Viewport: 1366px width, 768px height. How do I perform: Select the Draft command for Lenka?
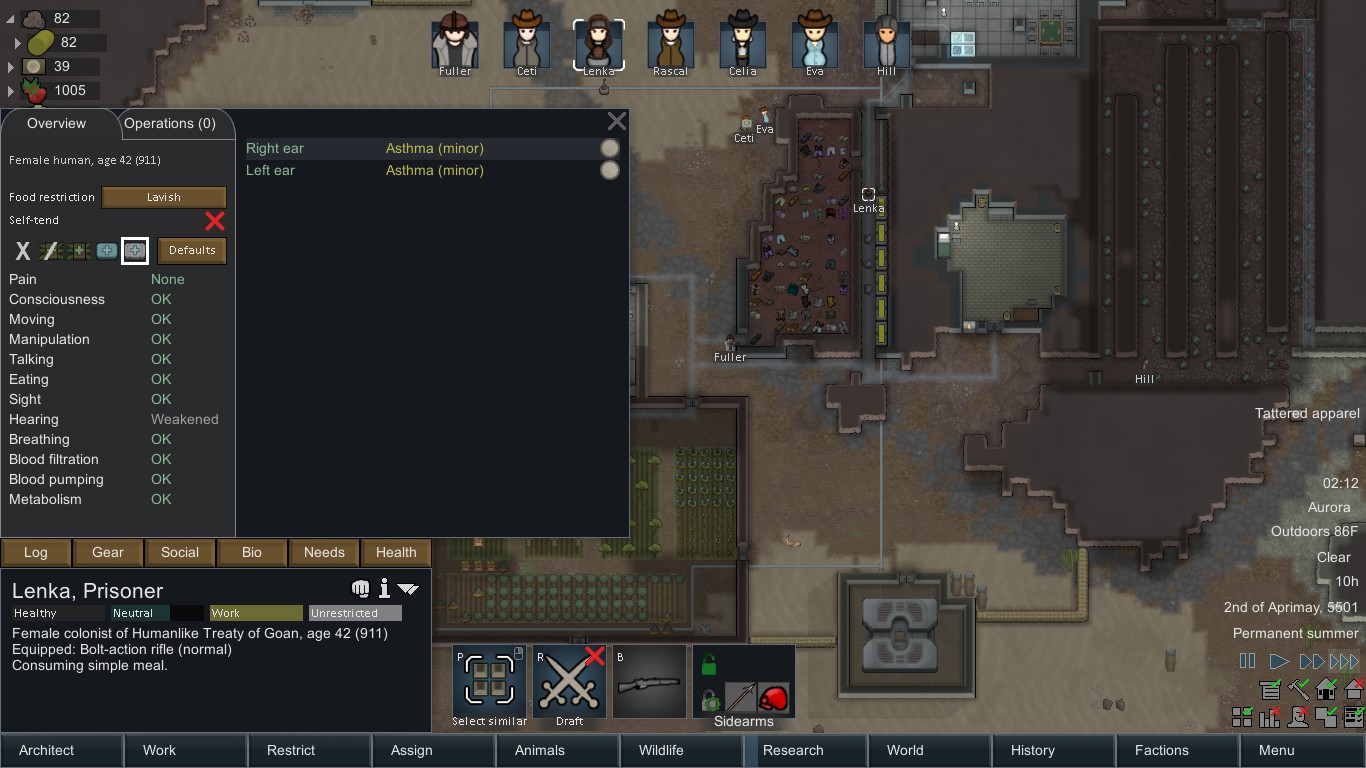tap(569, 680)
